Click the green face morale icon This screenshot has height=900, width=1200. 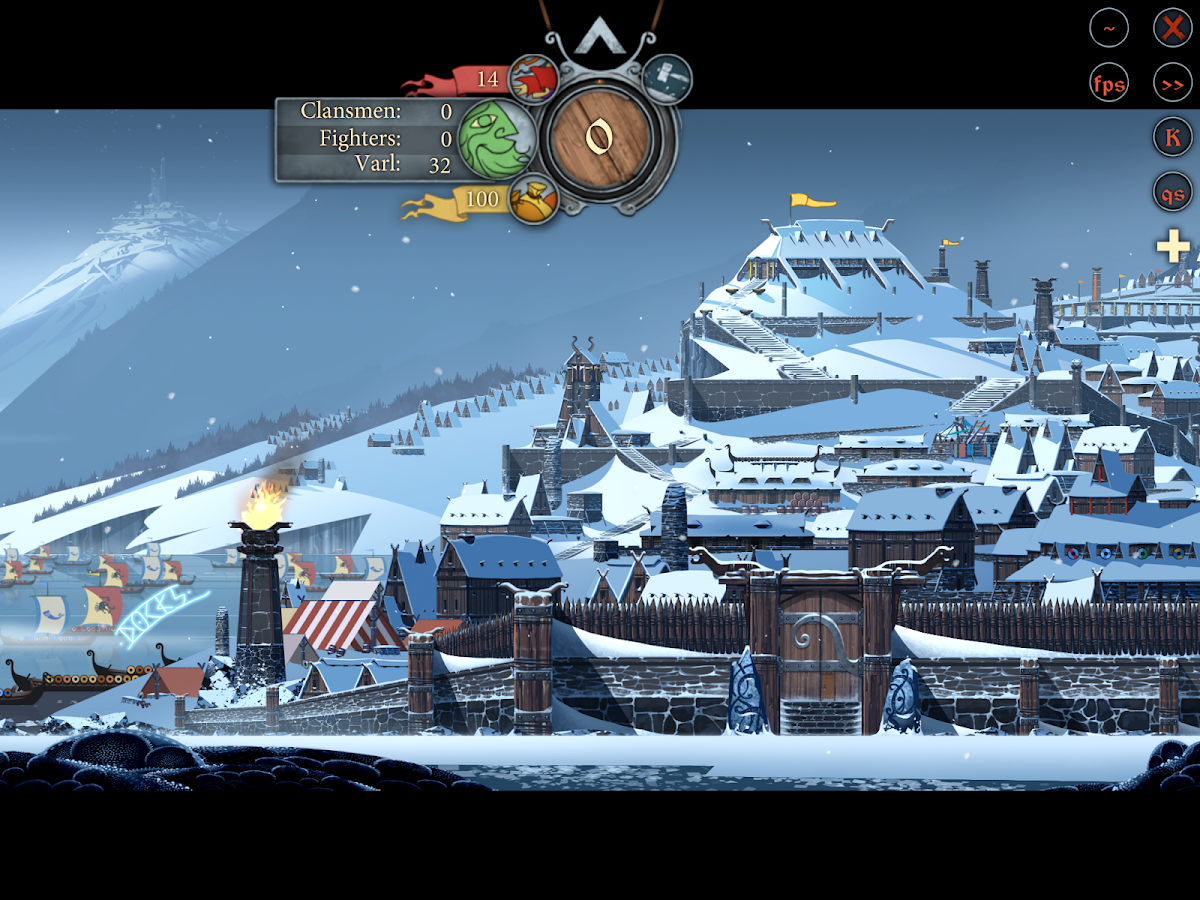click(x=498, y=139)
